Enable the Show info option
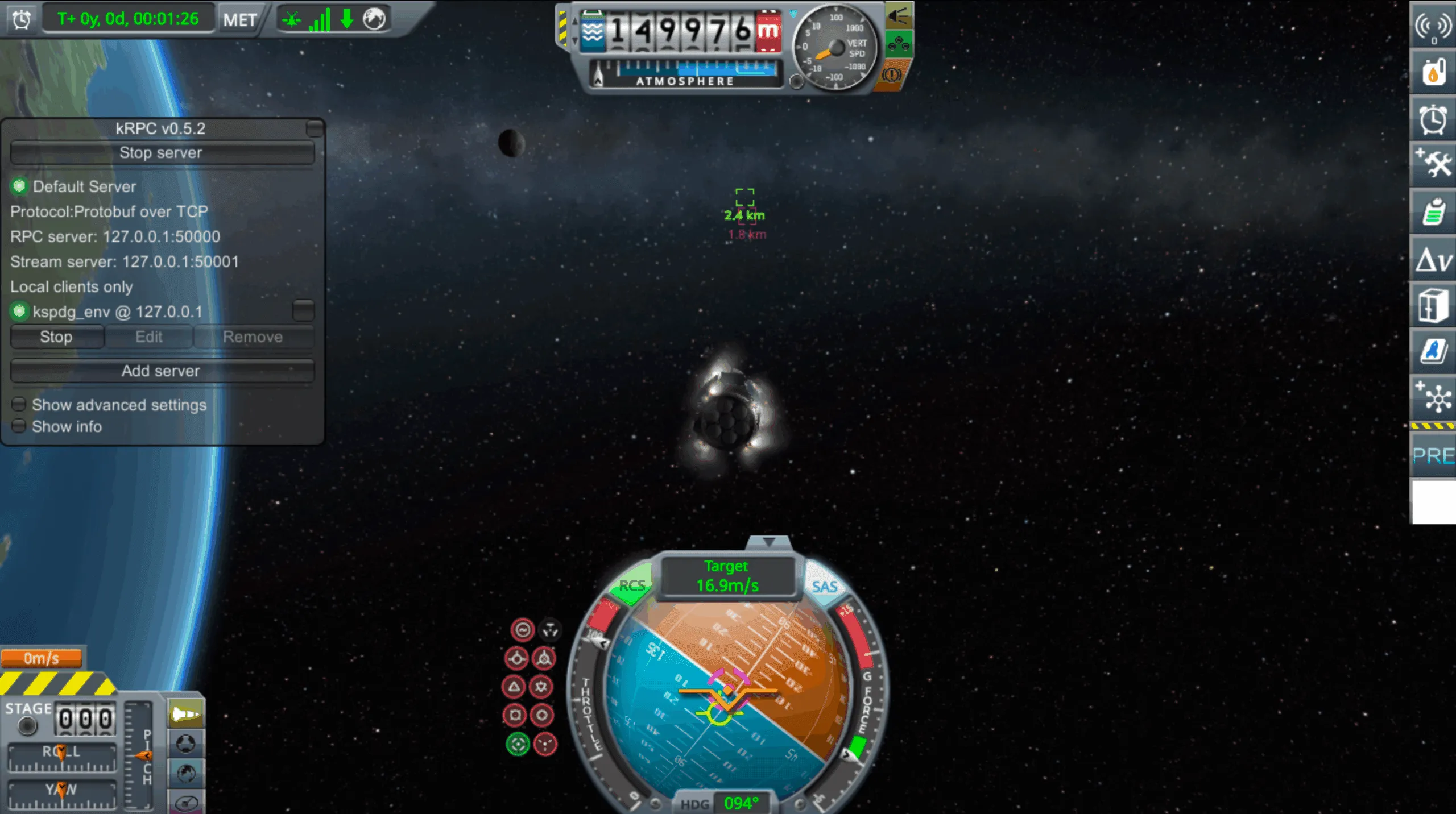 pos(19,426)
